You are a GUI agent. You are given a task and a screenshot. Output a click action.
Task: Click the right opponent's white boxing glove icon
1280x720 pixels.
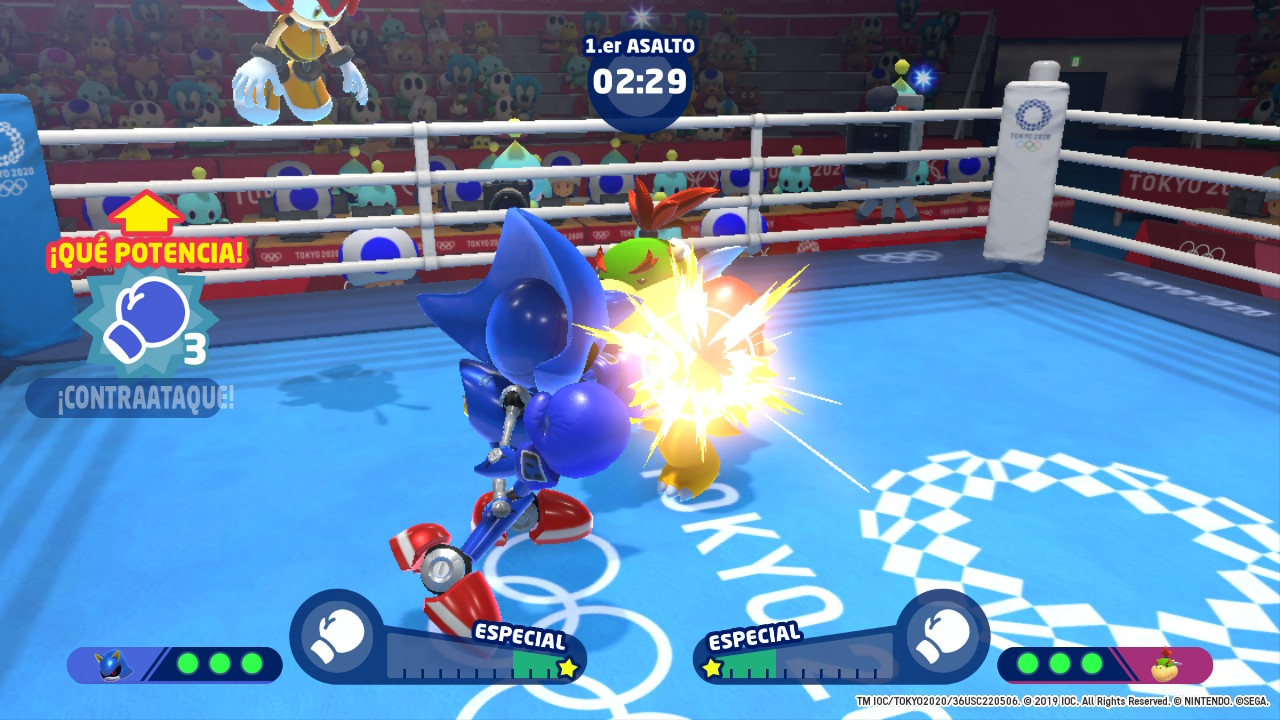coord(942,636)
